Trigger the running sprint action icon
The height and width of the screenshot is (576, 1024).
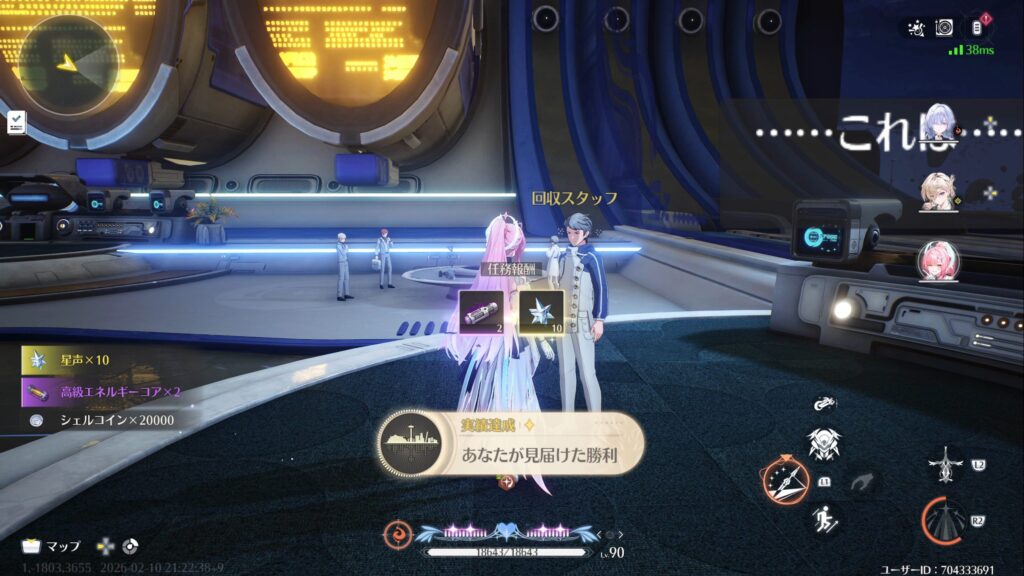pos(825,519)
